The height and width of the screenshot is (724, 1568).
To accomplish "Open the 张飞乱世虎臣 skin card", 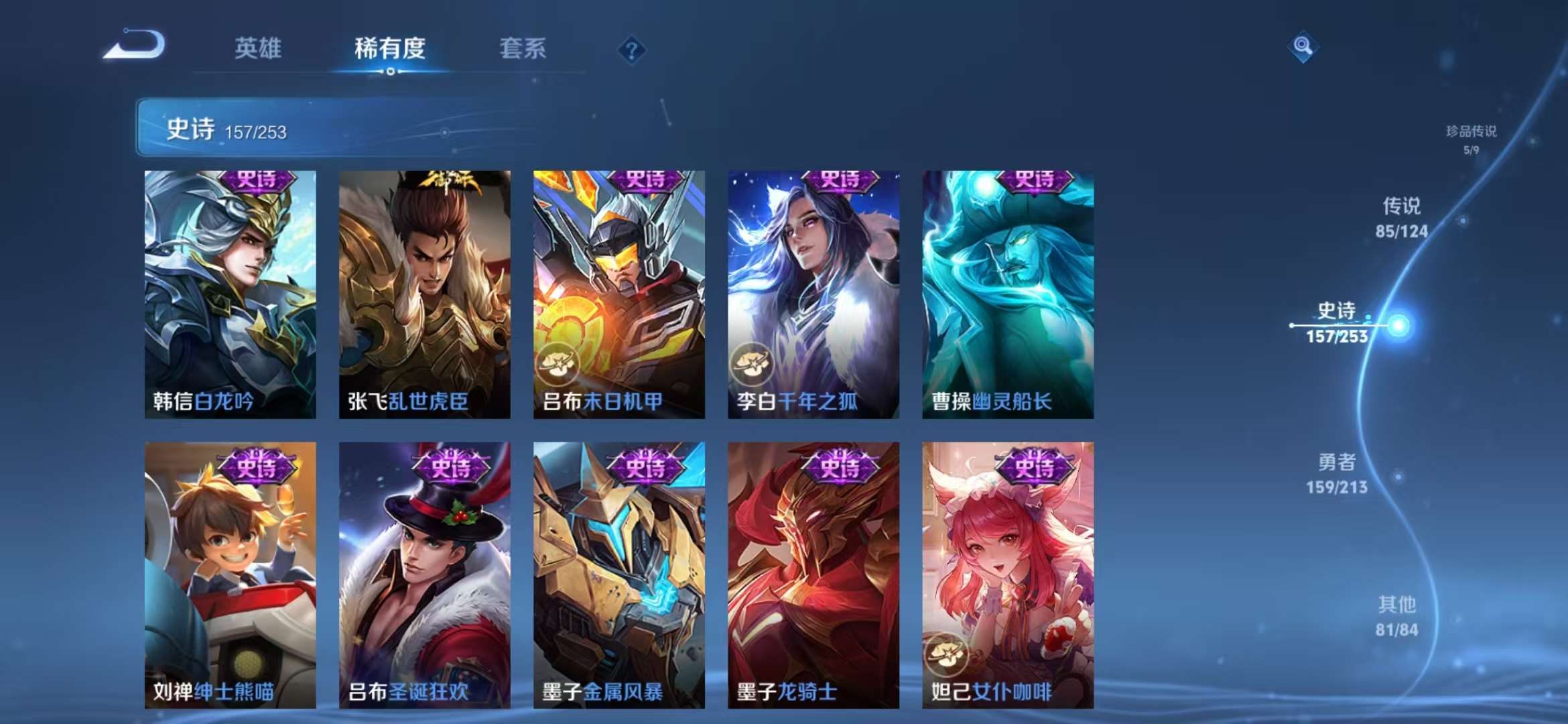I will point(427,295).
